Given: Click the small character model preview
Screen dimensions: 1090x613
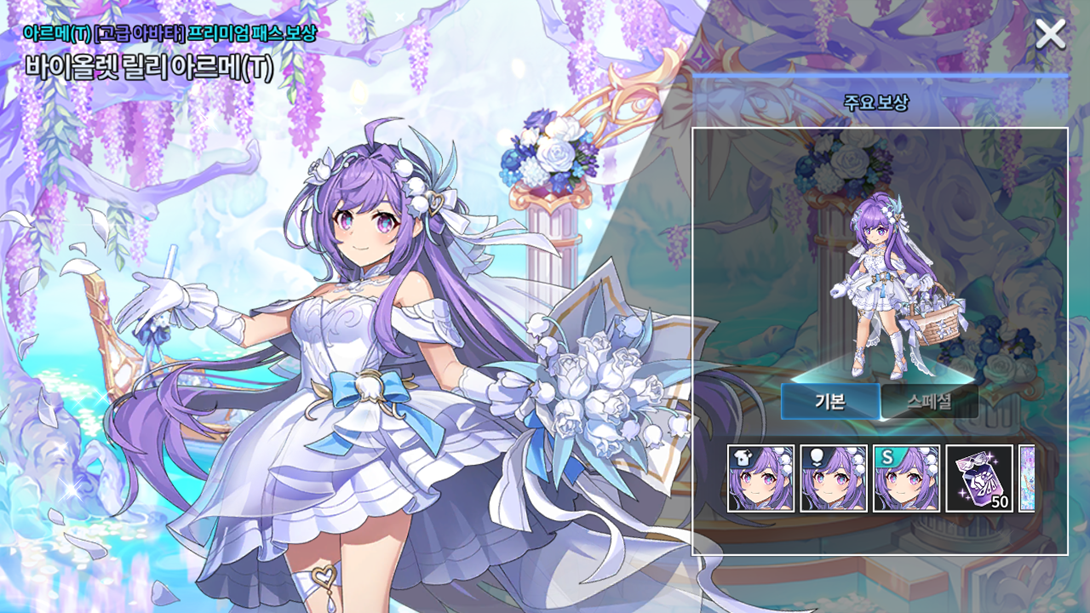Looking at the screenshot, I should (x=881, y=287).
